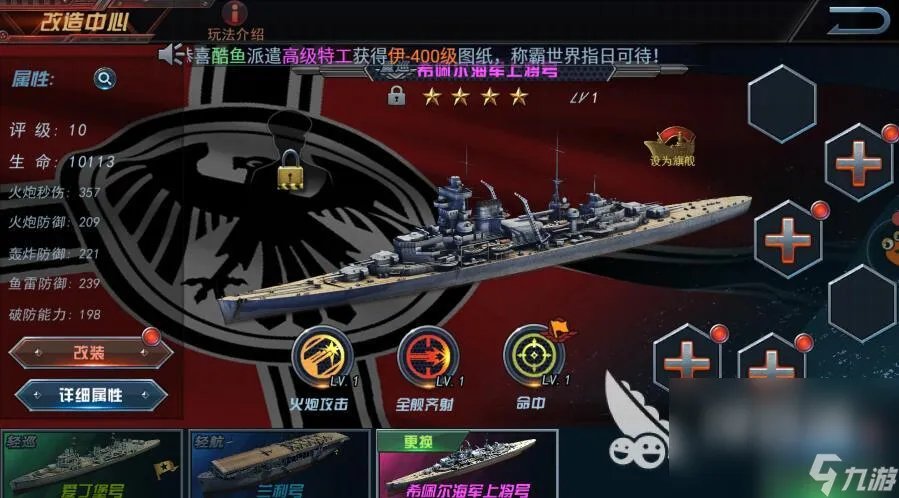Open the 玩法介绍 gameplay info
Image resolution: width=899 pixels, height=498 pixels.
pyautogui.click(x=235, y=19)
